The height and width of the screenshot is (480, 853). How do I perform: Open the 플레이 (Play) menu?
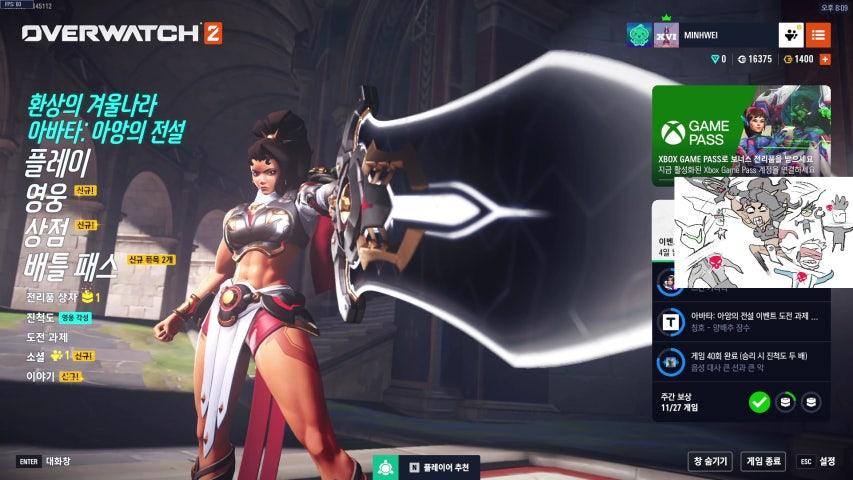58,162
